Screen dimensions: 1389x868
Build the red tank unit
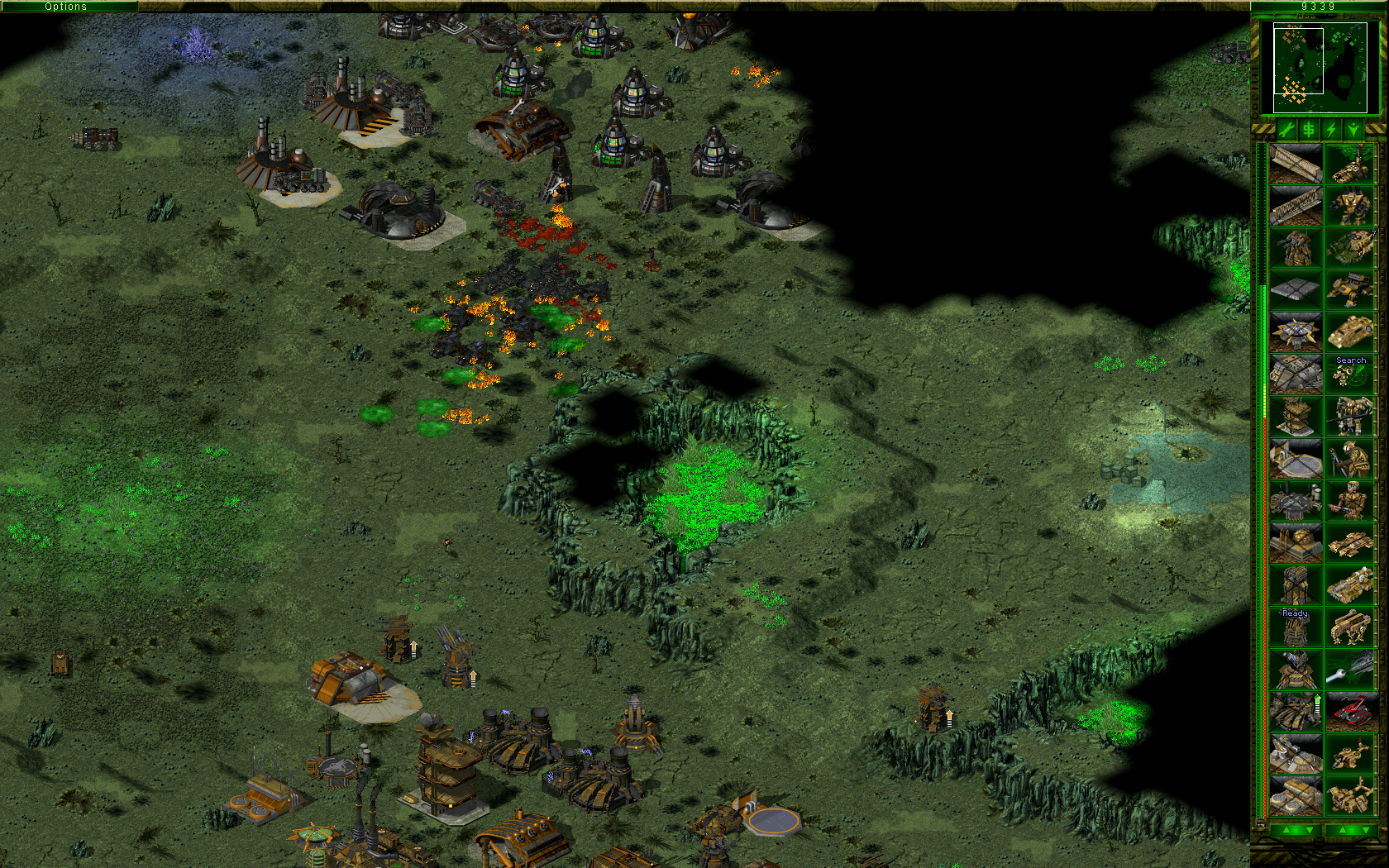point(1353,711)
